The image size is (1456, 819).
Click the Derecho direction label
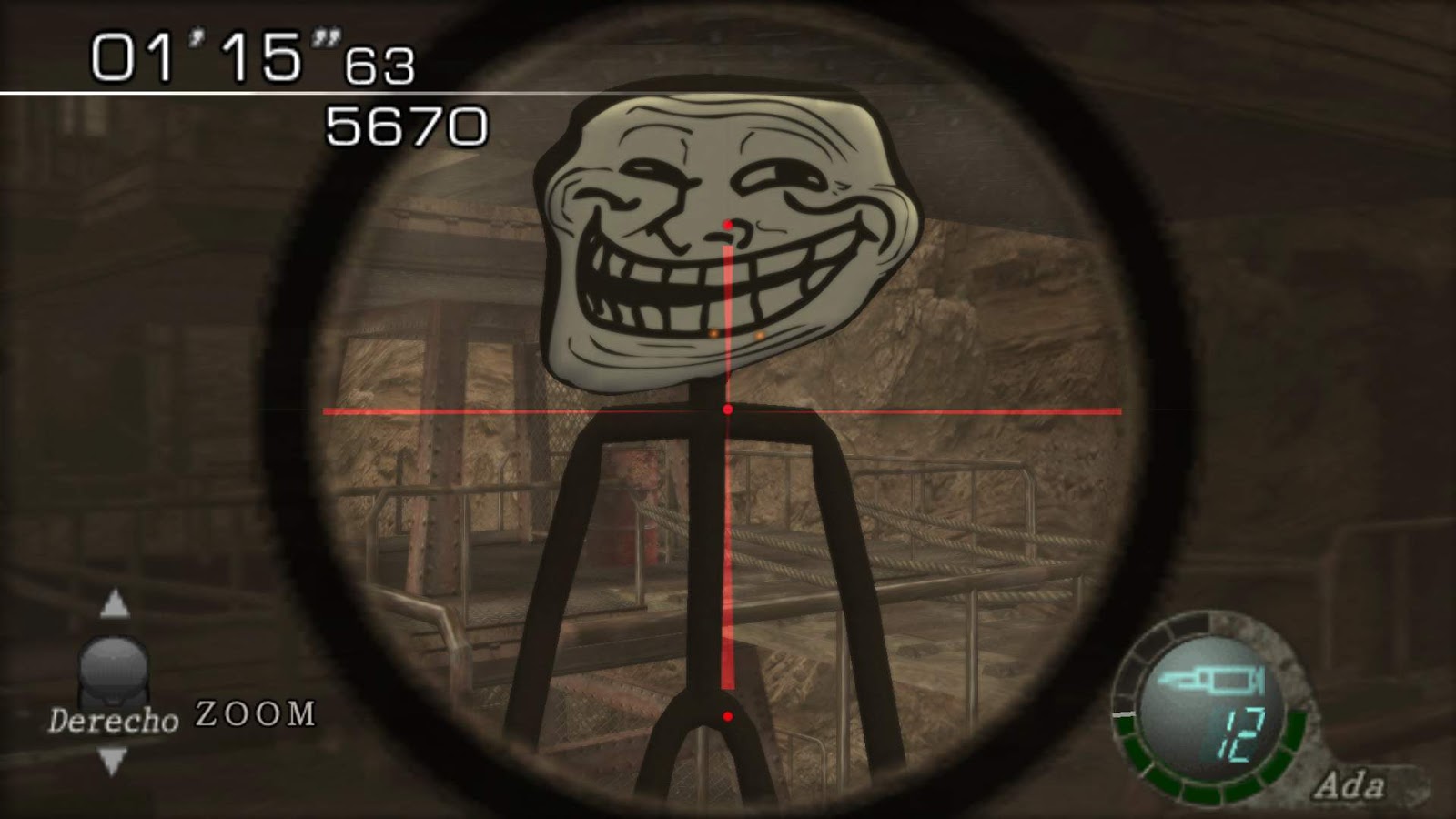[116, 718]
